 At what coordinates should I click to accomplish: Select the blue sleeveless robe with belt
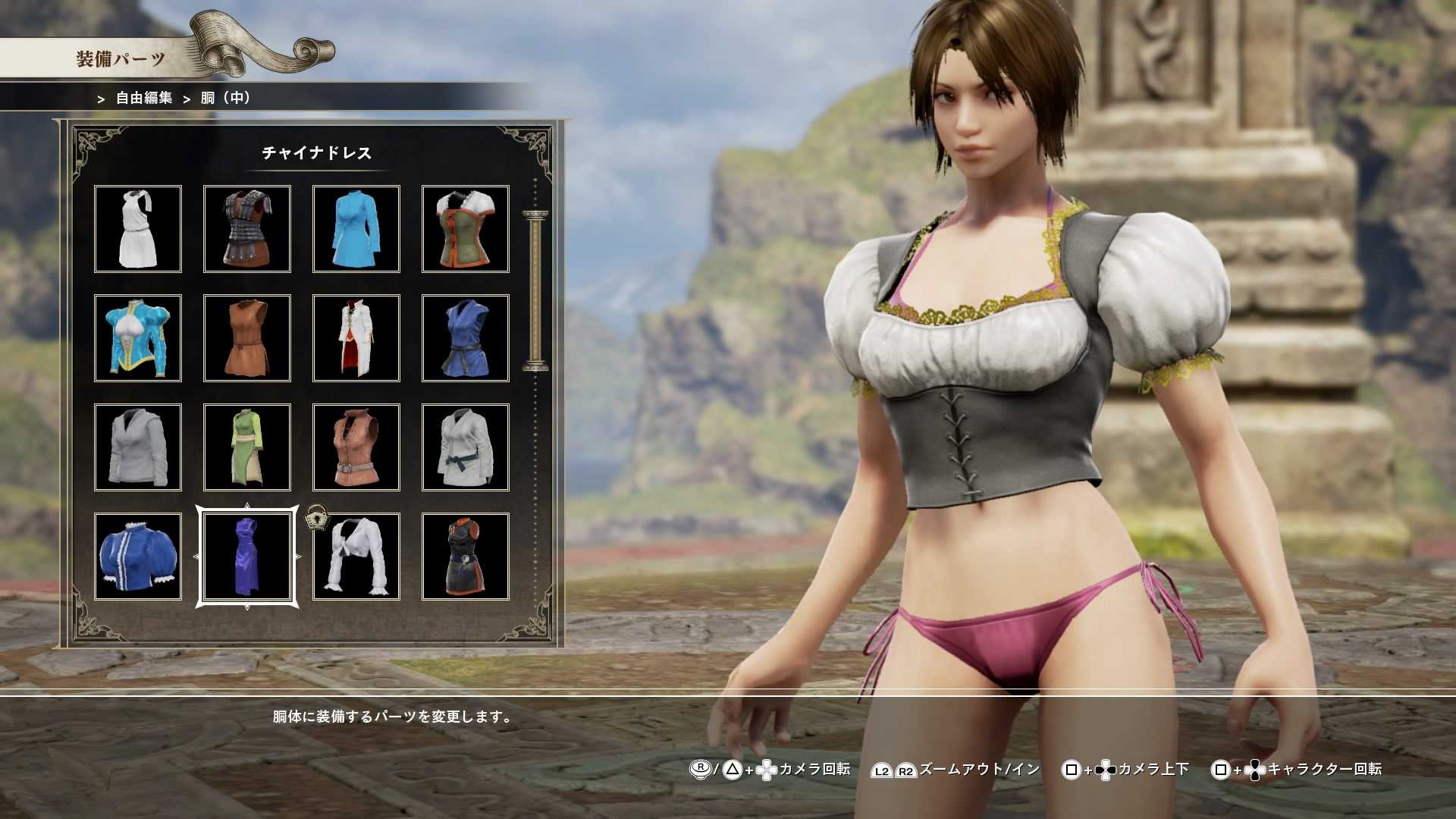coord(466,337)
